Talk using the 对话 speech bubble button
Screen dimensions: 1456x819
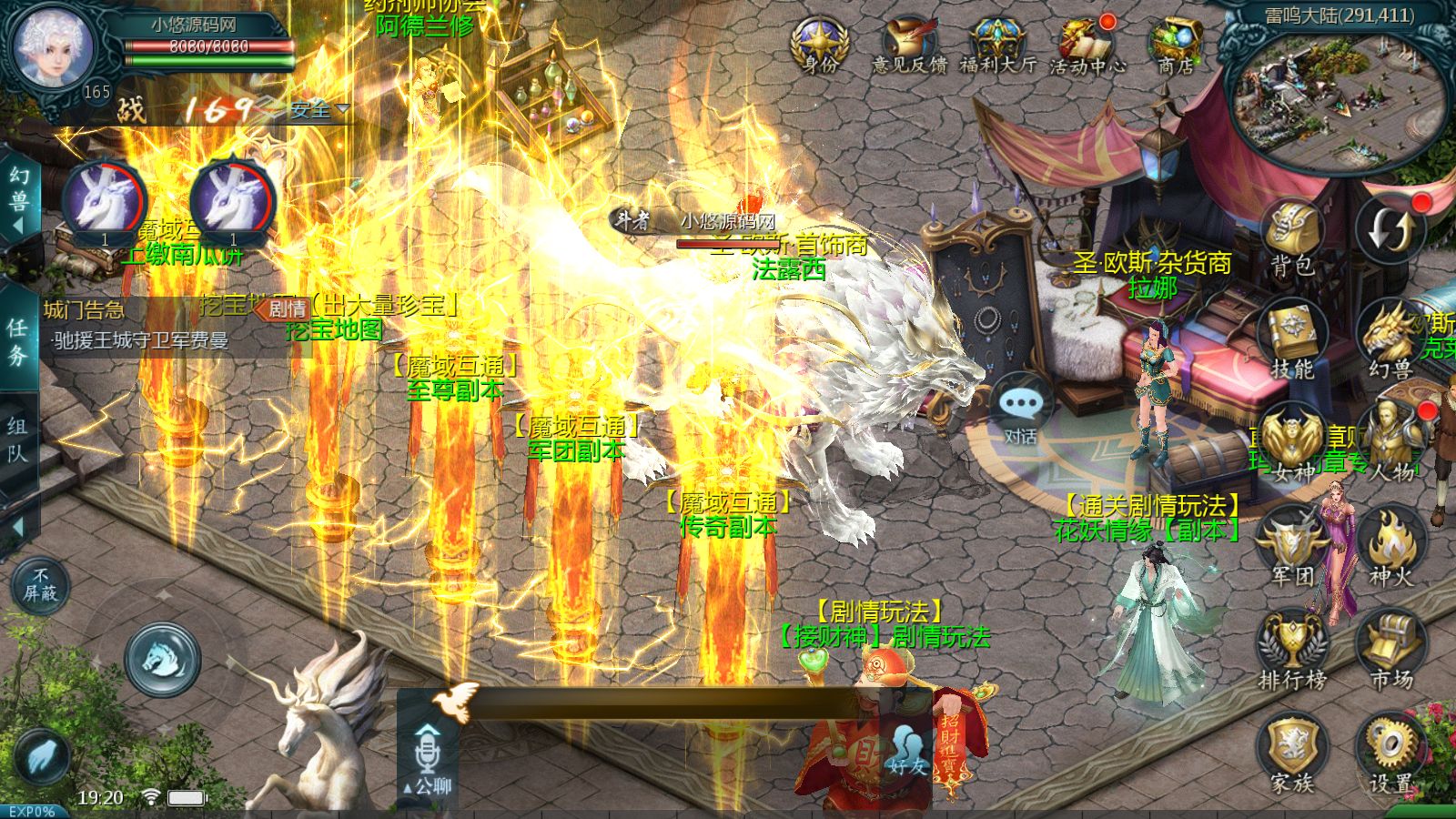coord(1020,411)
